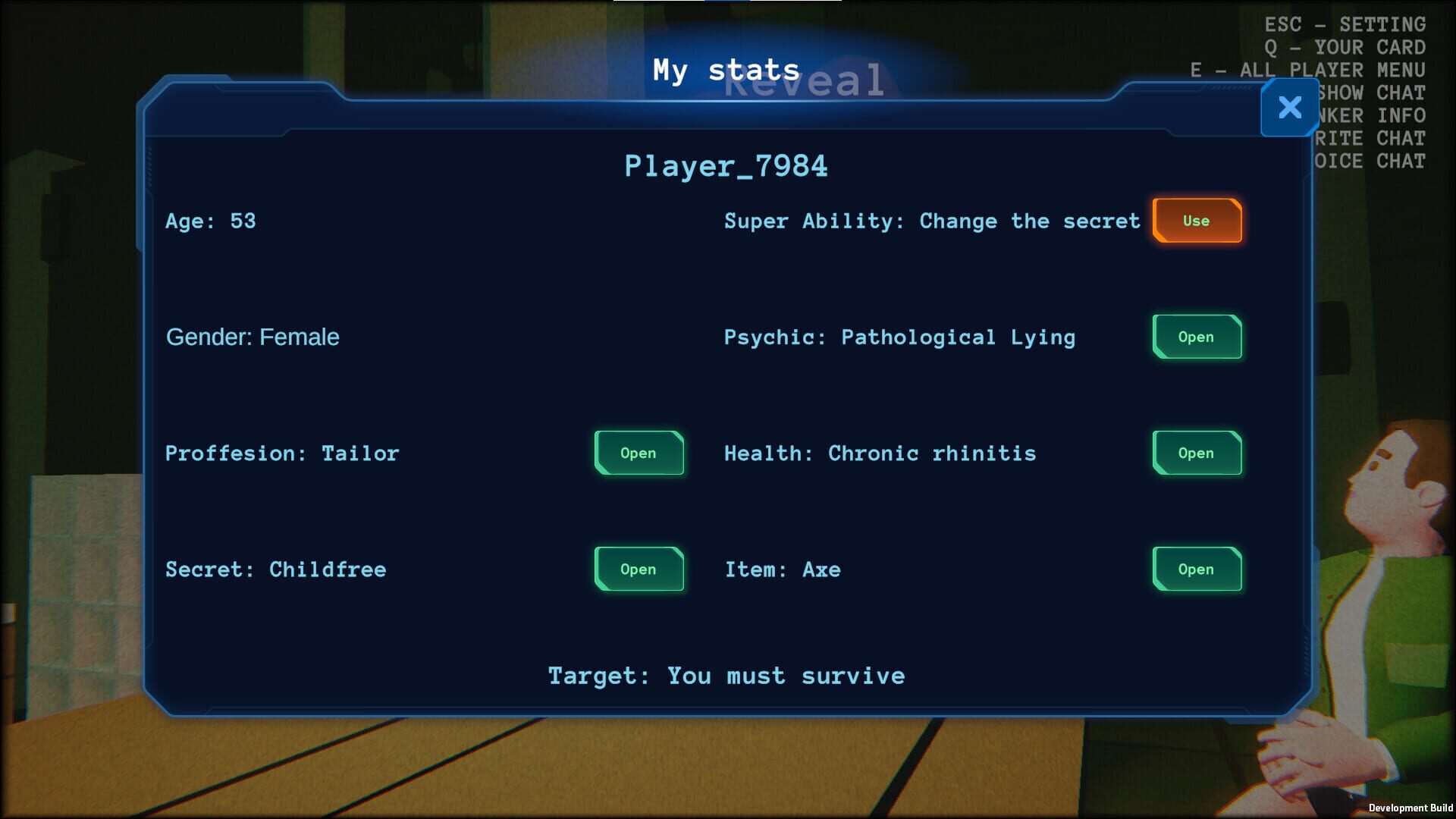Select the green Open icon beside Proffesion
Screen dimensions: 1456x819
coord(639,453)
